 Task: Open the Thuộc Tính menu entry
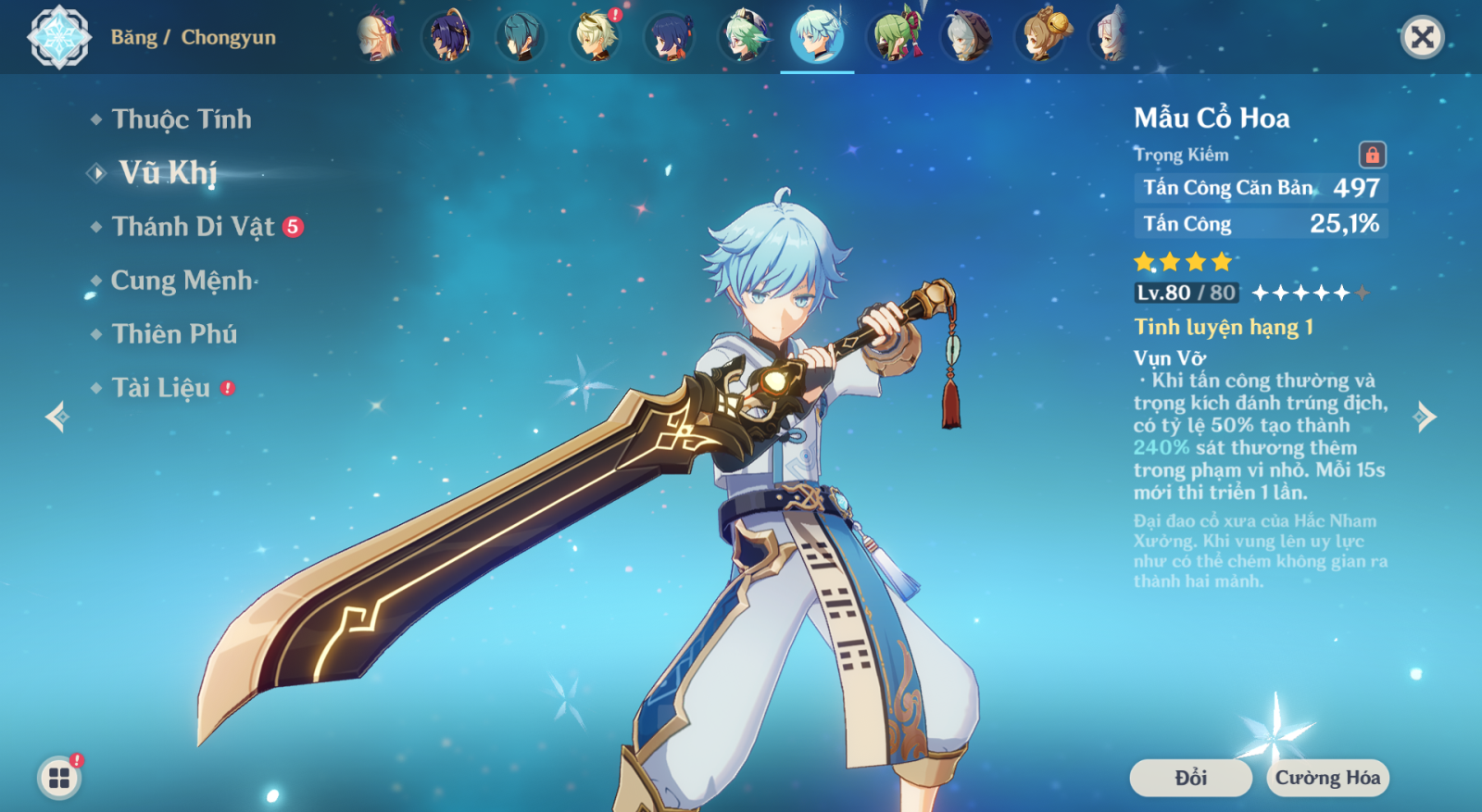pyautogui.click(x=181, y=119)
